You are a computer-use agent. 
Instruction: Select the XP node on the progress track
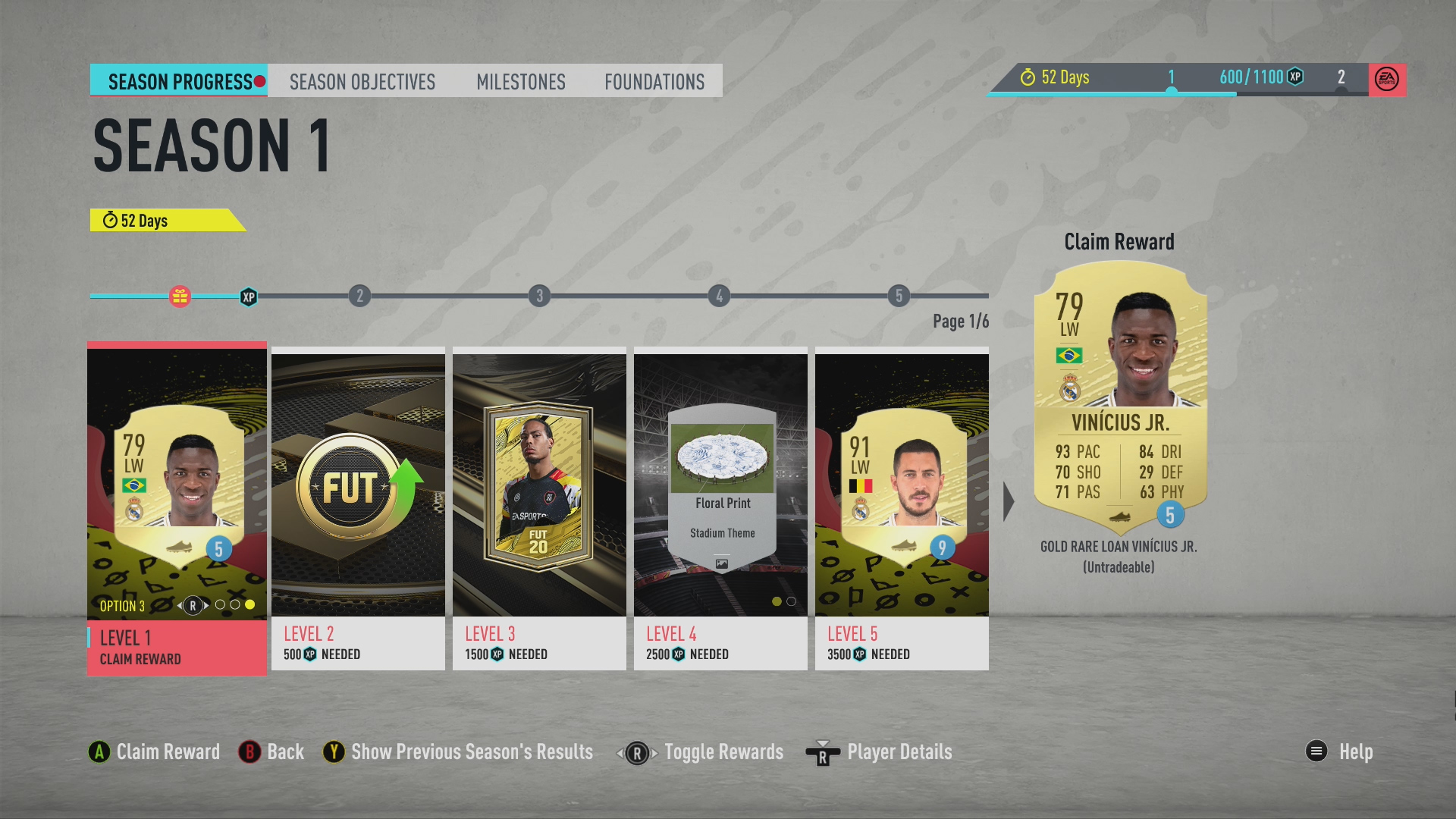248,298
